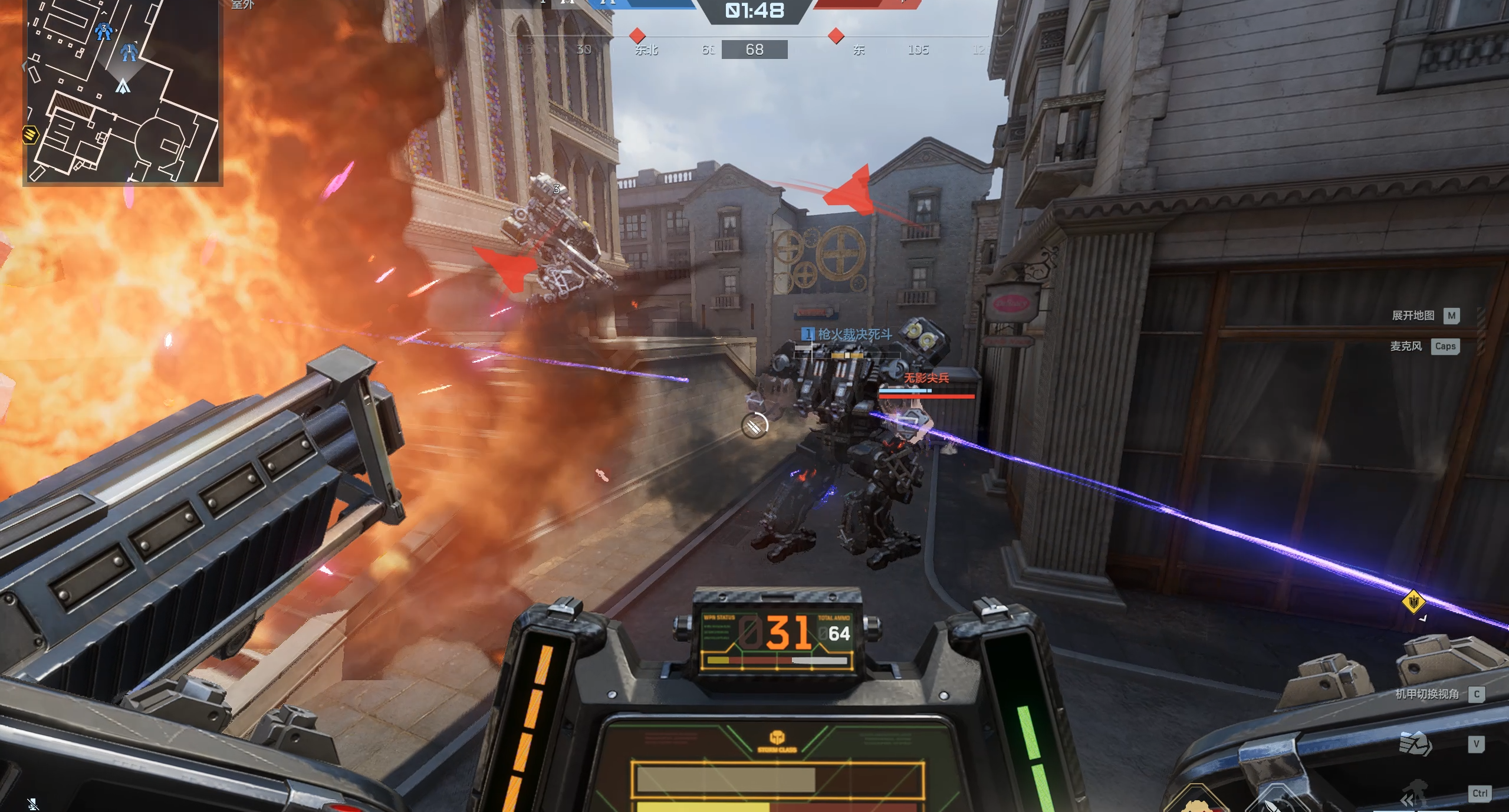Click the 机甲切换视角 switch view label
This screenshot has height=812, width=1509.
(x=1427, y=694)
